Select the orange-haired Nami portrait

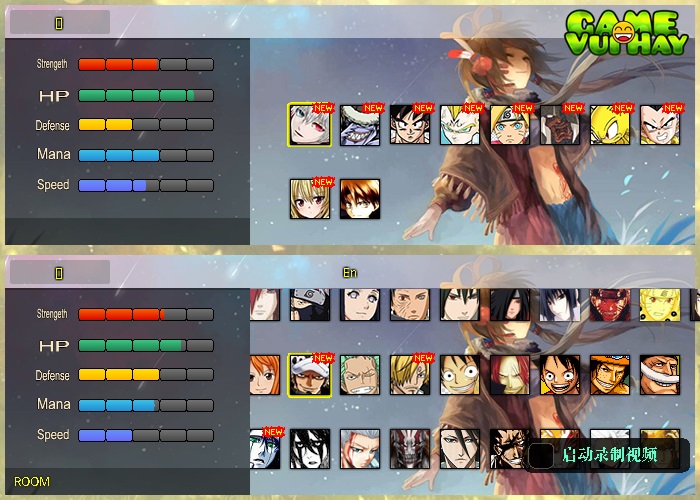pos(264,375)
